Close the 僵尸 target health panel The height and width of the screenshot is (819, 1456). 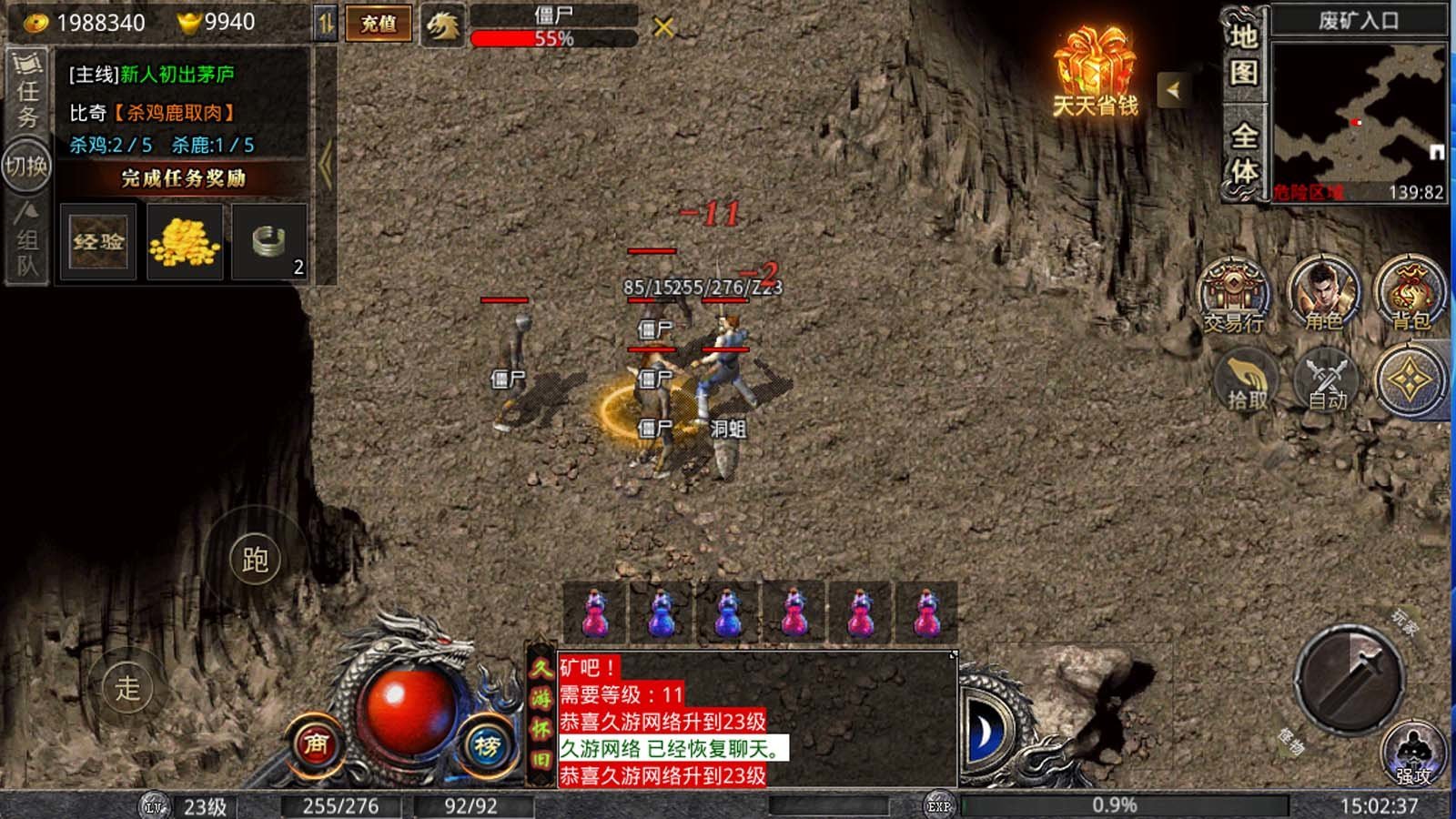tap(664, 27)
